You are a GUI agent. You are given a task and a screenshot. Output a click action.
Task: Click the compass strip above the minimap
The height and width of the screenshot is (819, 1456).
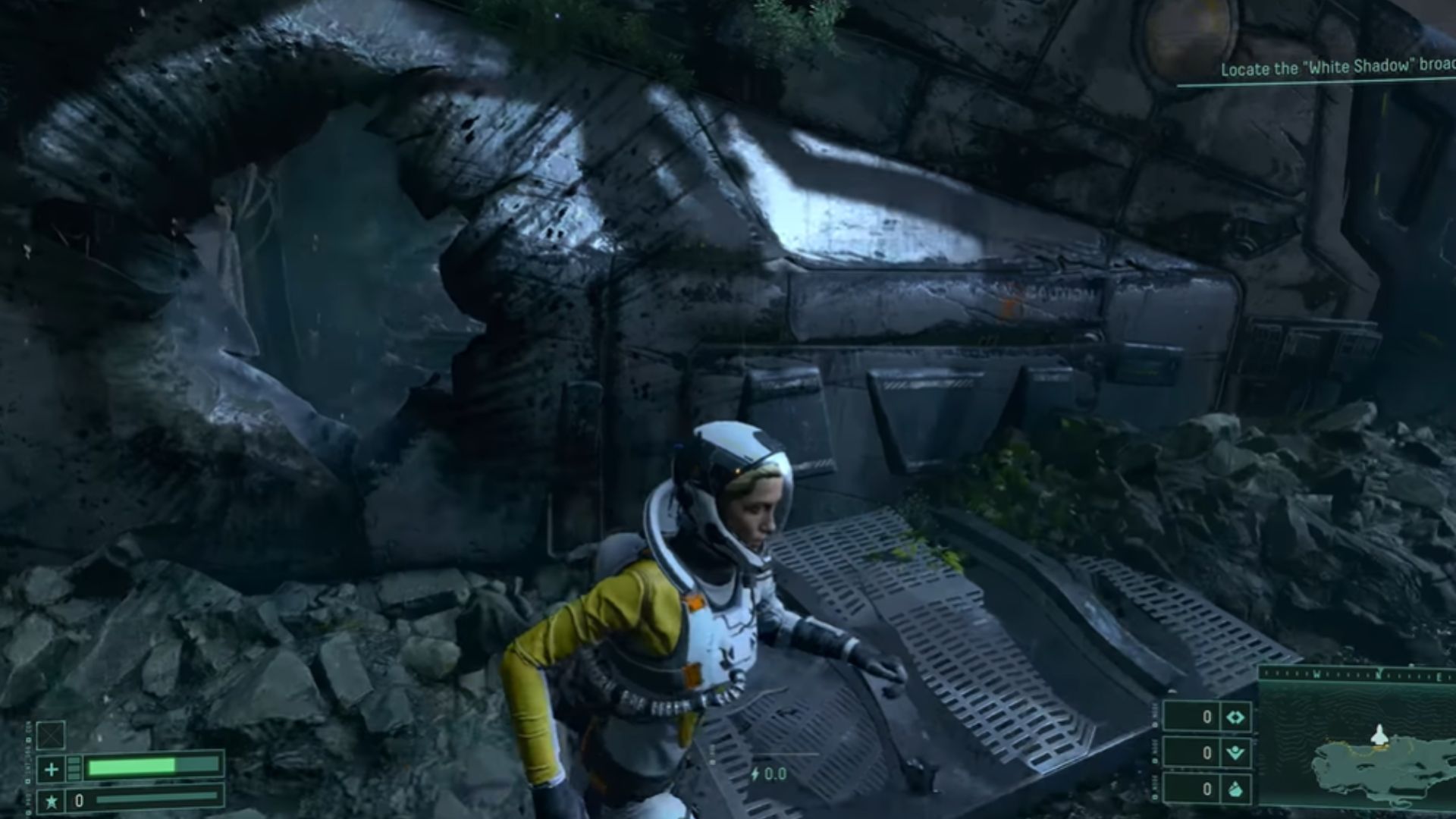point(1357,673)
